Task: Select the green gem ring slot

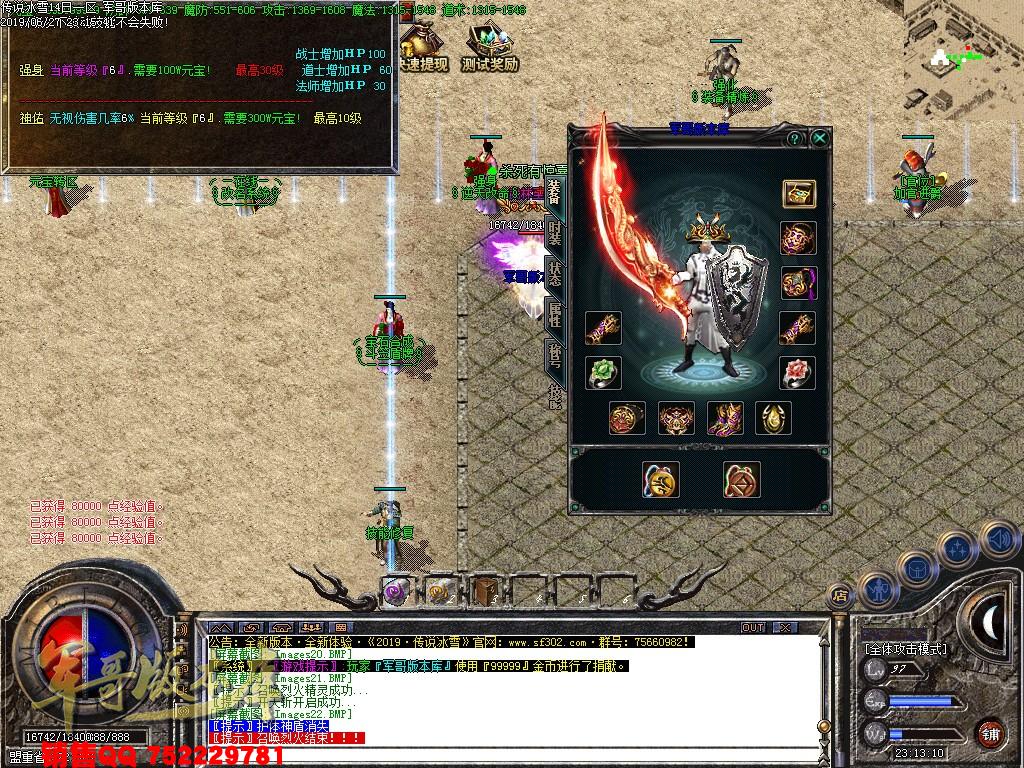Action: (603, 373)
